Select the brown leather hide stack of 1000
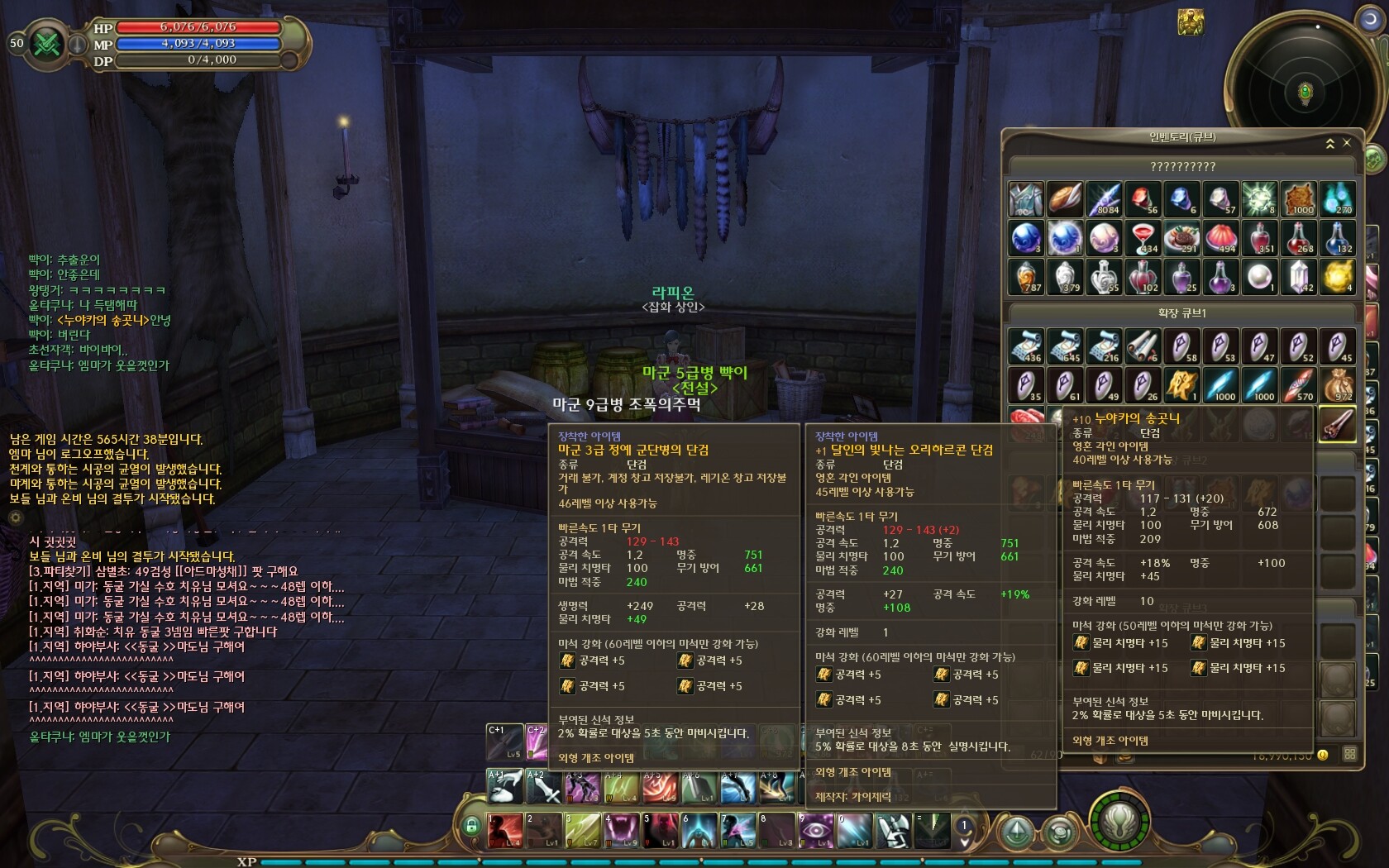The height and width of the screenshot is (868, 1389). tap(1299, 199)
